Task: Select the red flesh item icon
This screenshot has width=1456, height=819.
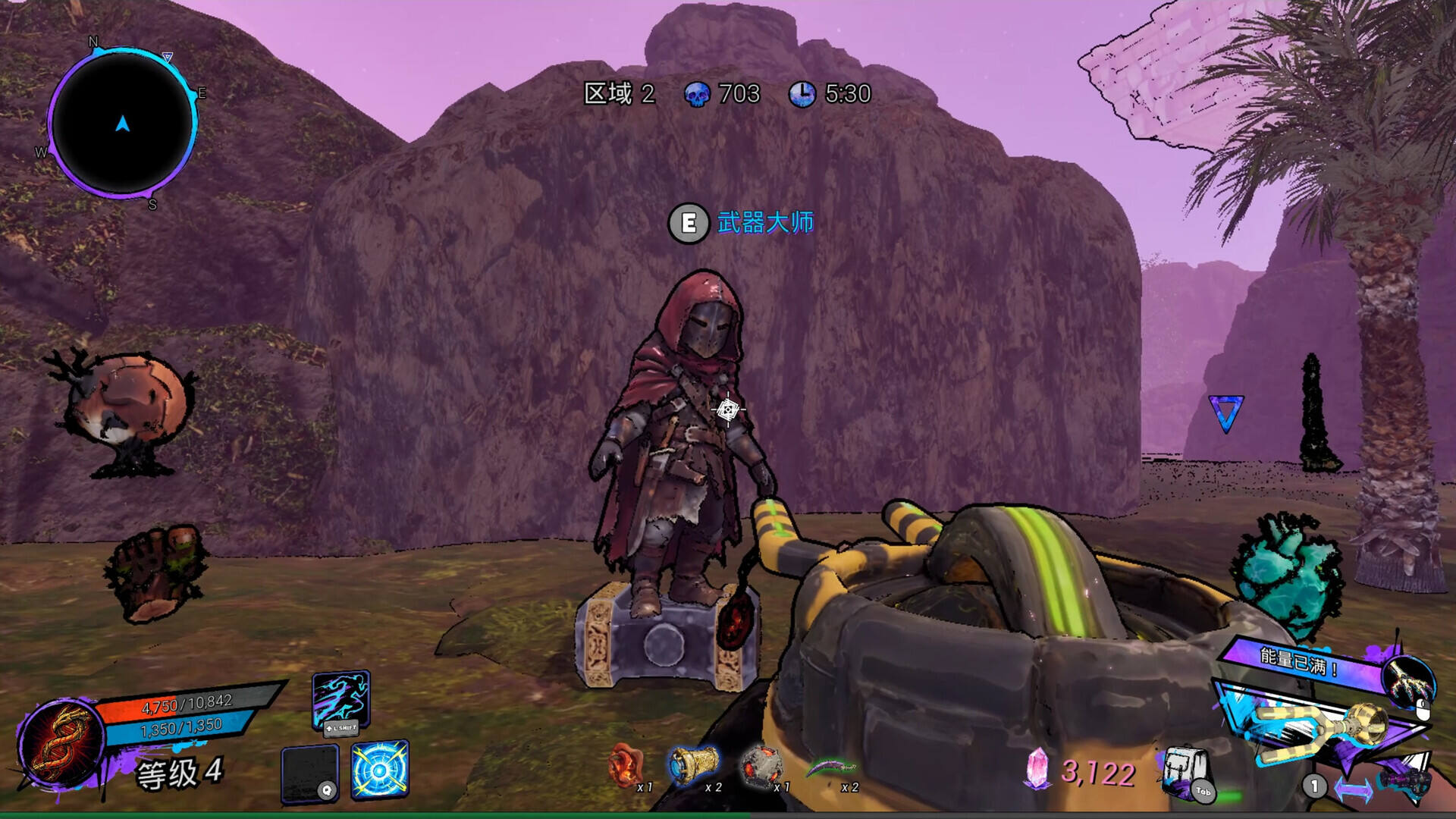Action: [x=626, y=764]
